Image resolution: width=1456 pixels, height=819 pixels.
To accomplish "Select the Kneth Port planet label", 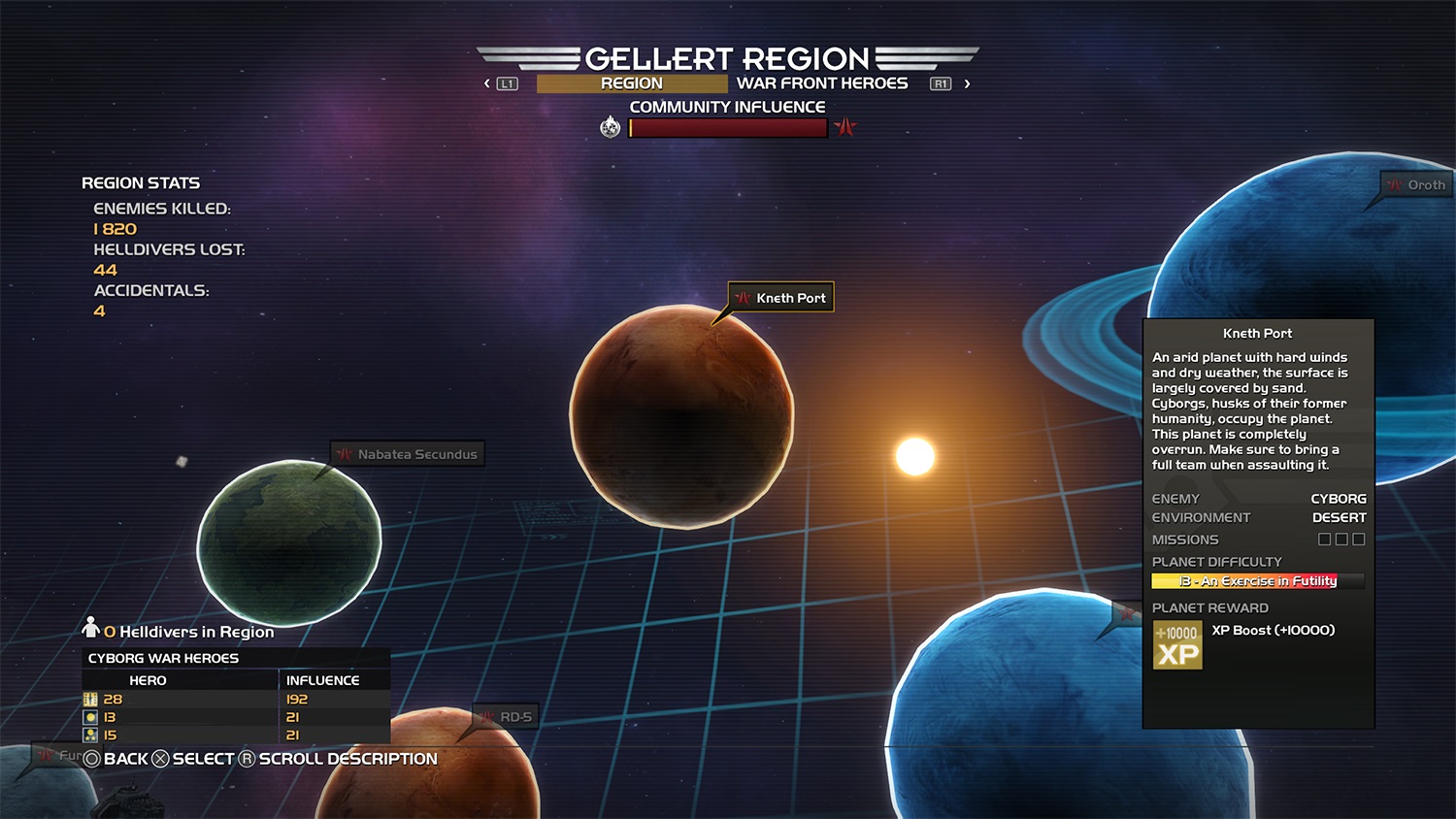I will 781,298.
